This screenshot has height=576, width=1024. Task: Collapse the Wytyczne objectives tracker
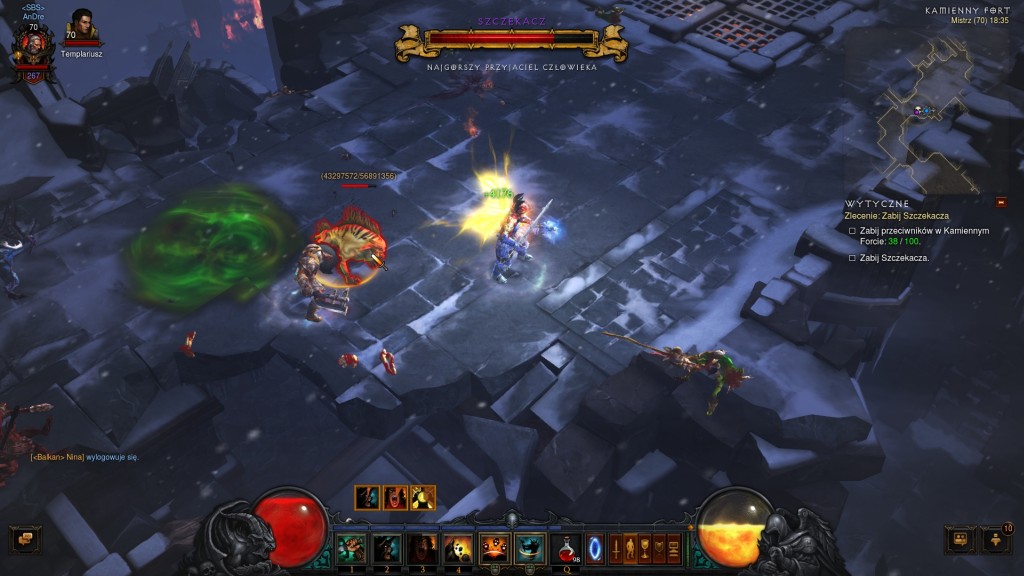point(1001,203)
